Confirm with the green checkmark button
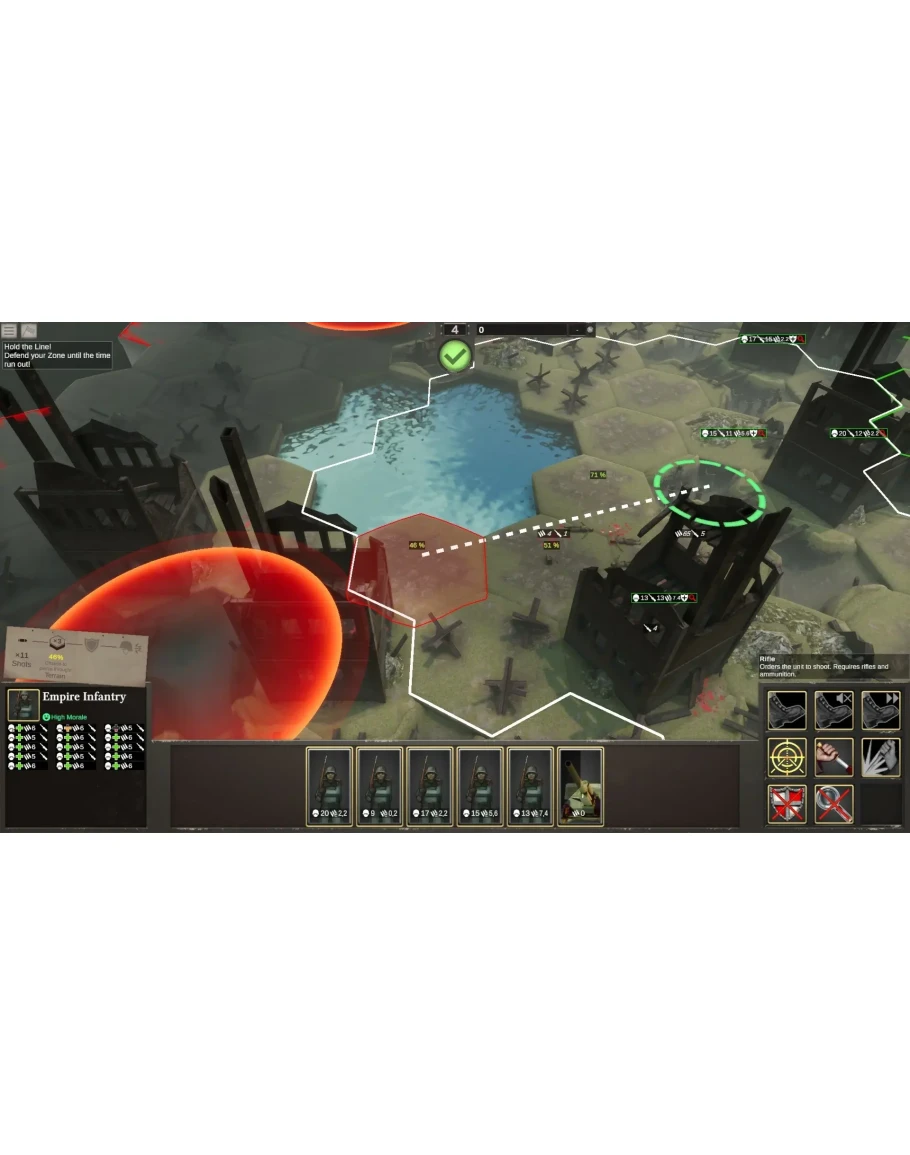Screen dimensions: 910x1155 (x=455, y=355)
